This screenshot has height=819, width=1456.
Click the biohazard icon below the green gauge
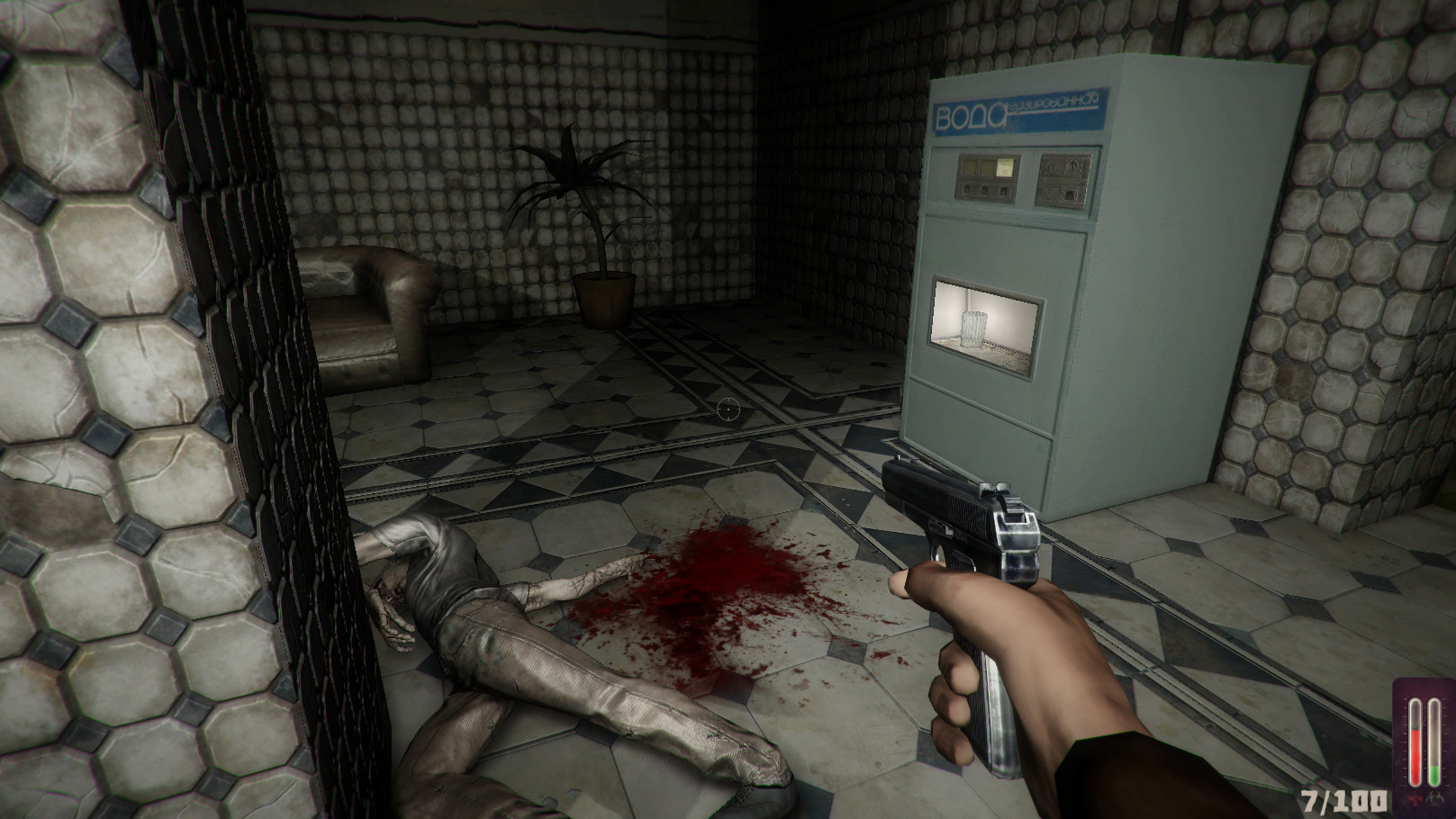coord(1433,798)
